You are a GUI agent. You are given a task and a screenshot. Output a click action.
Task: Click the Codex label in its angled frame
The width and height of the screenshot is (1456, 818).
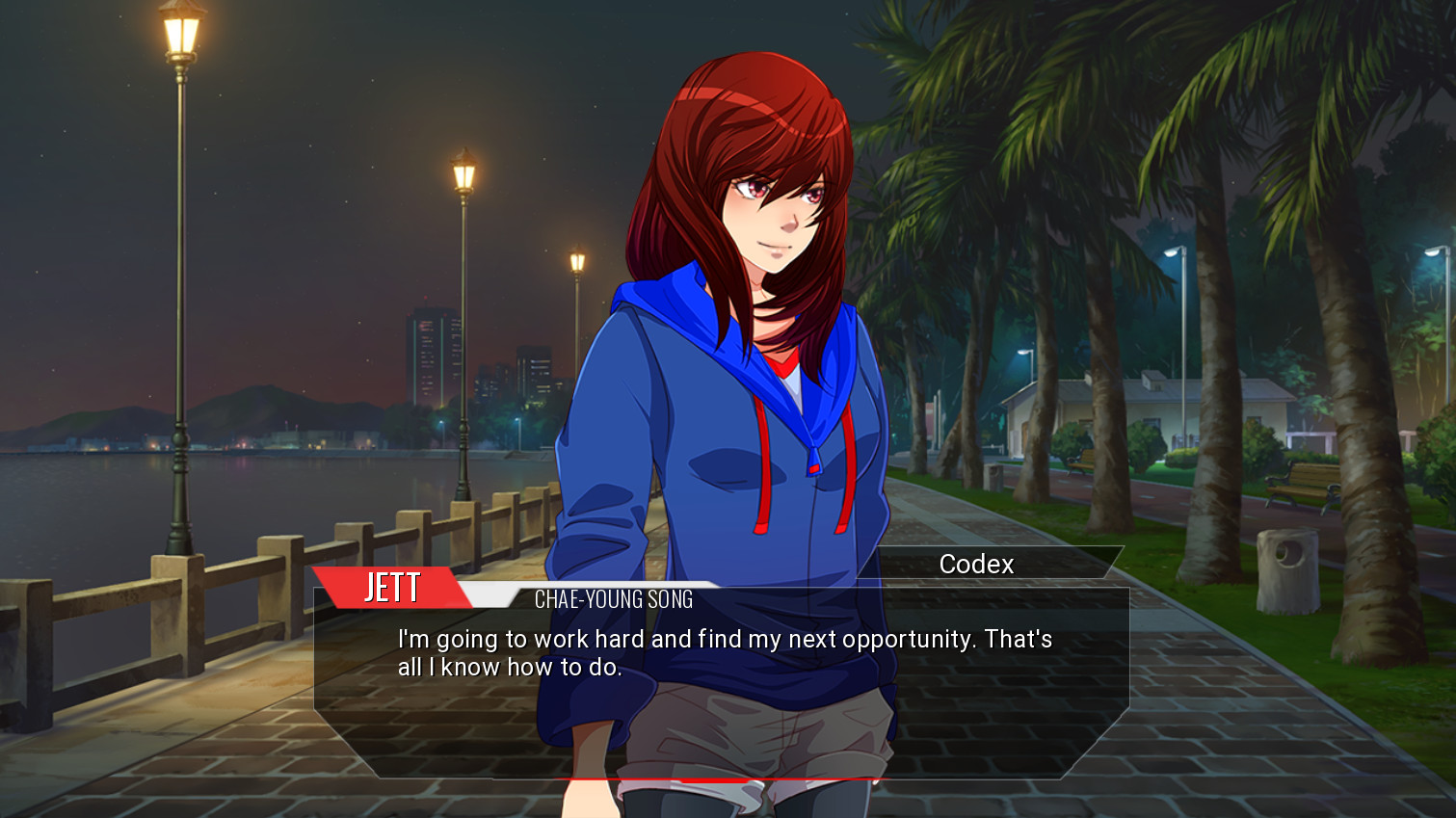pos(976,564)
